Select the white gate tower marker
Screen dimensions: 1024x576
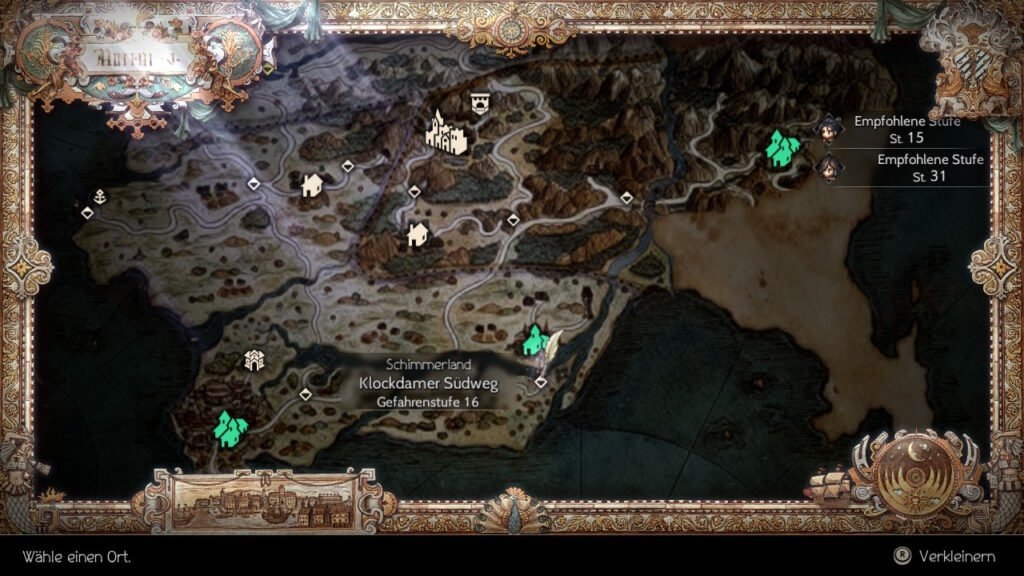[254, 361]
